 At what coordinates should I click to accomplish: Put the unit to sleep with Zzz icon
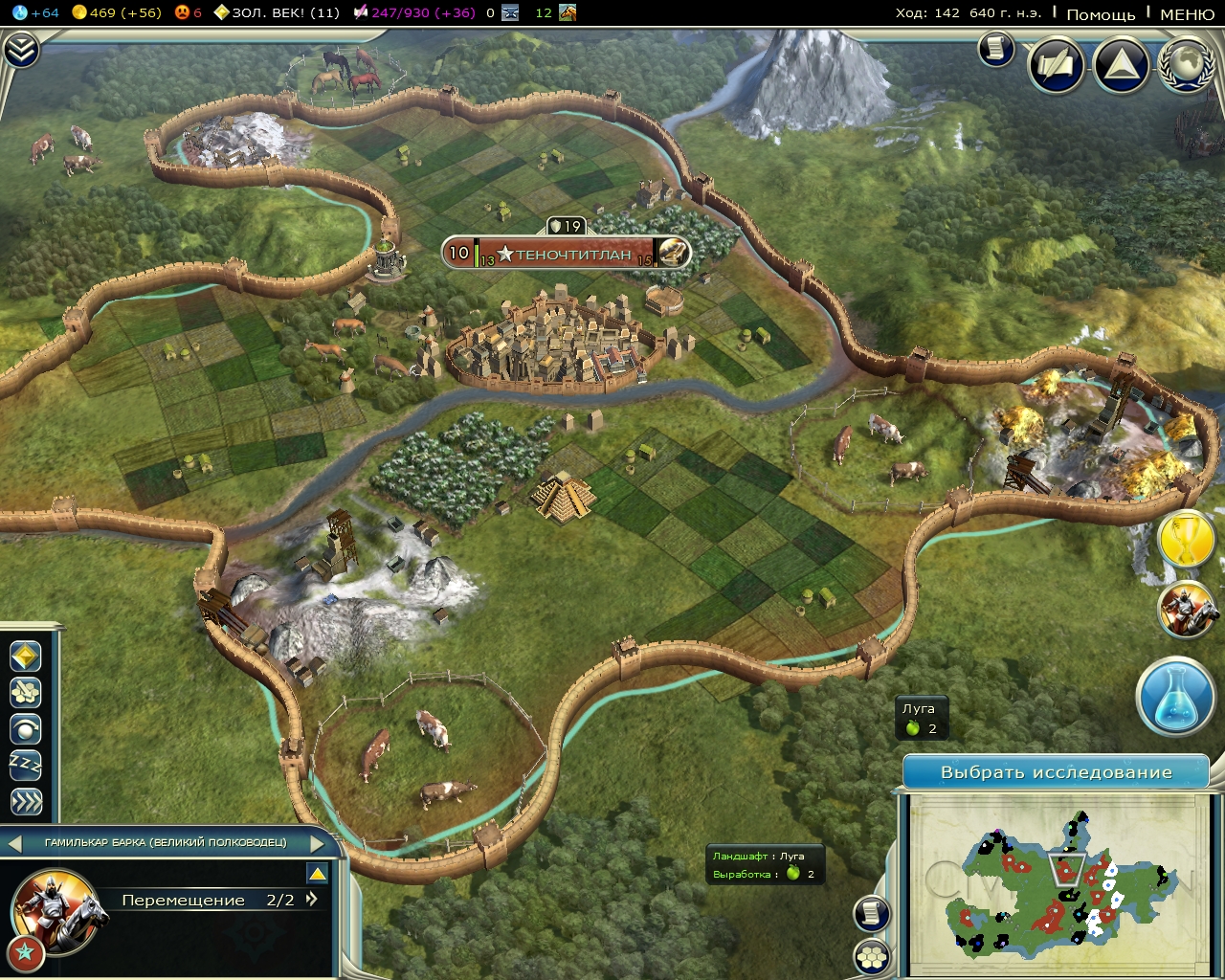(27, 762)
